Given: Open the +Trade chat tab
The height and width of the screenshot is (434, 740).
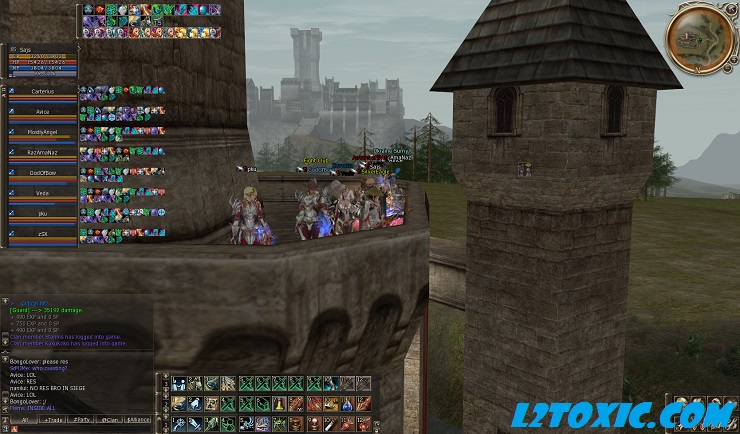Looking at the screenshot, I should pyautogui.click(x=51, y=420).
